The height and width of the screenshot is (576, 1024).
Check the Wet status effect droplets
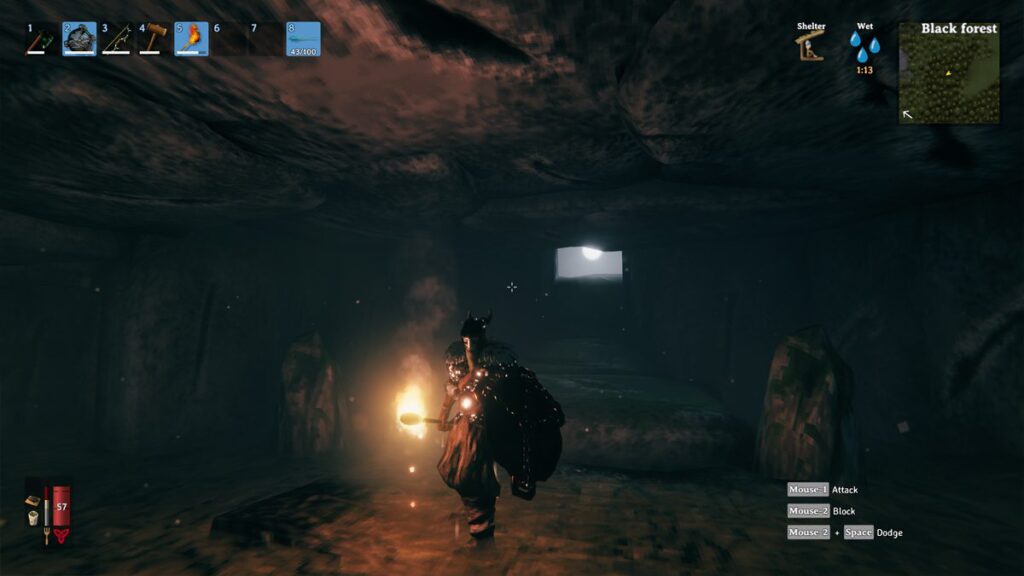[x=864, y=46]
